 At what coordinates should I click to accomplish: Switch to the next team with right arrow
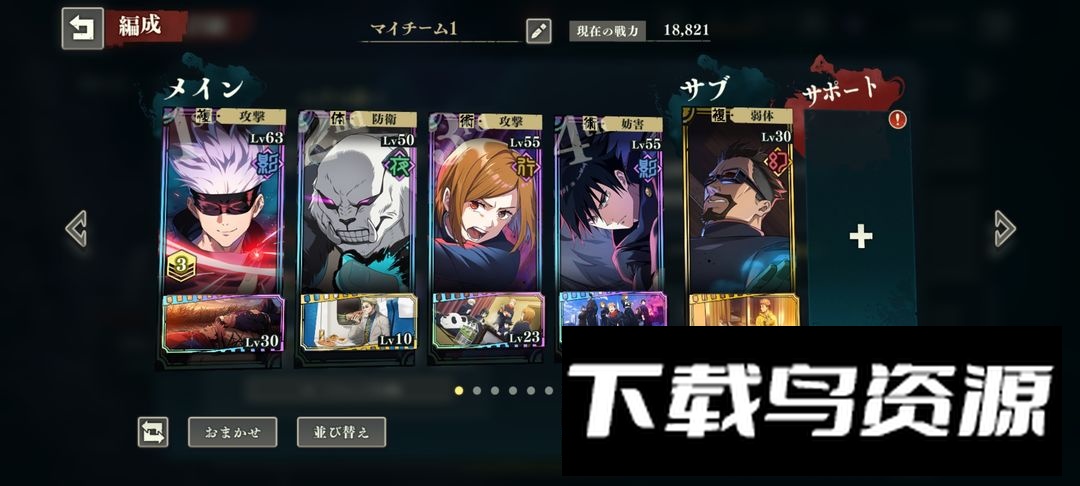pos(1004,229)
